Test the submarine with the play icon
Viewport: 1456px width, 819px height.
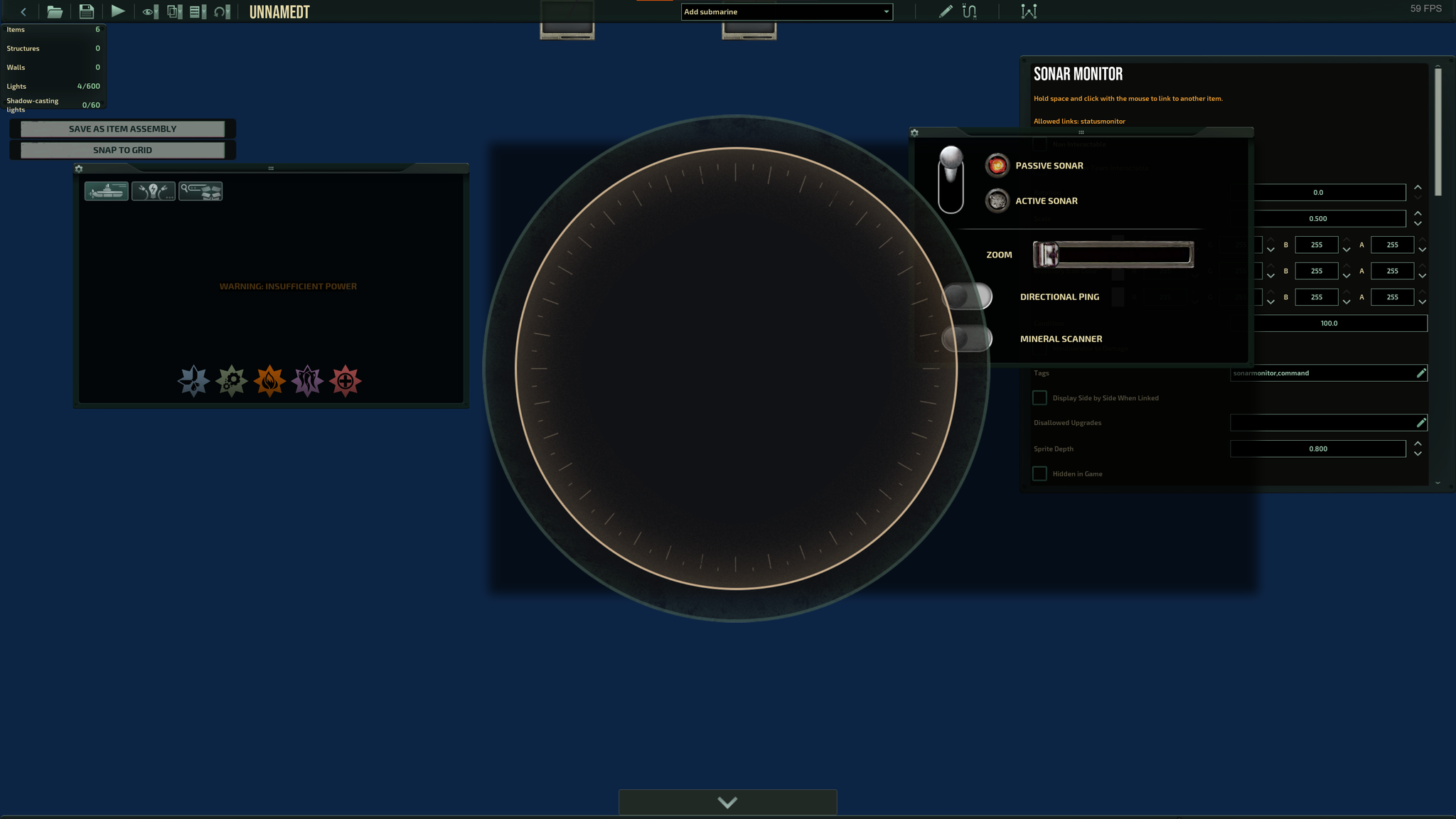(118, 11)
